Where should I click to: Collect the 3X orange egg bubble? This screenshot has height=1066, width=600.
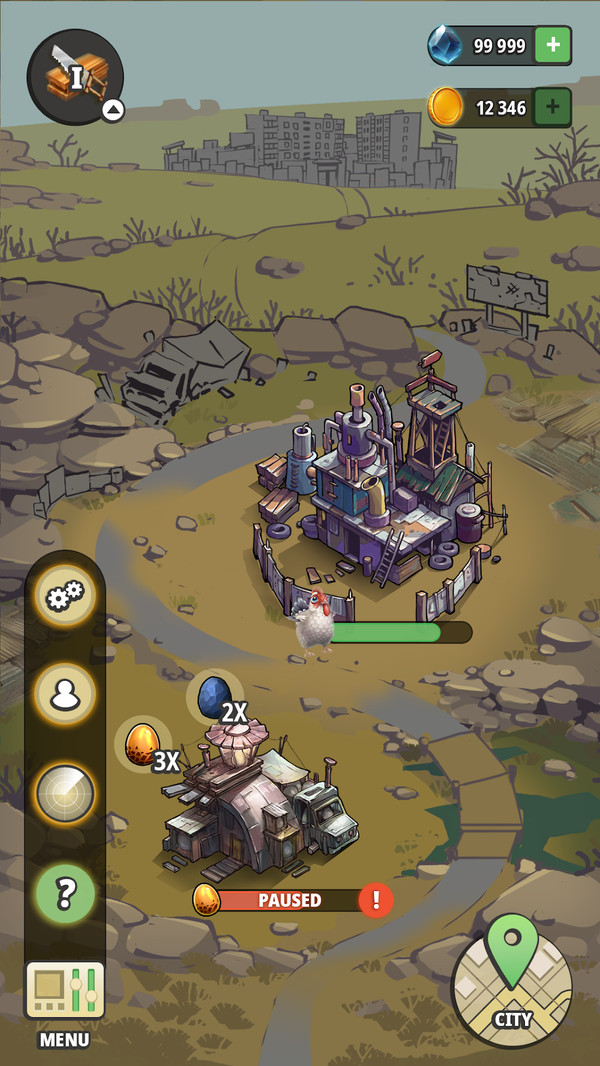142,745
